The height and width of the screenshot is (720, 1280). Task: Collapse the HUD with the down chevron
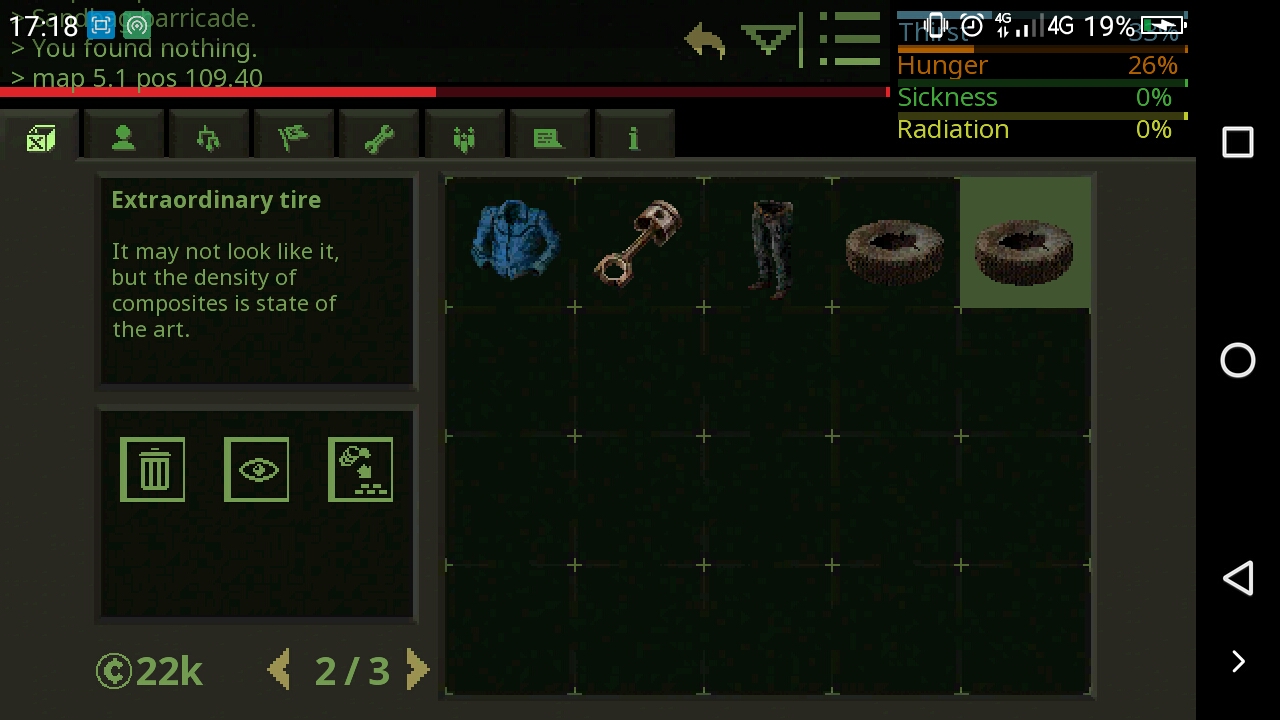click(766, 40)
